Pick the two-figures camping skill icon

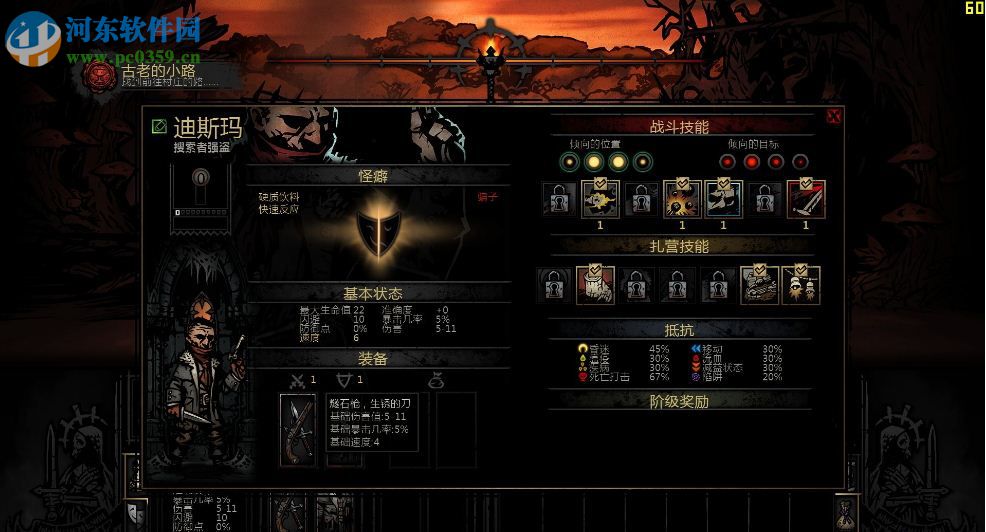[x=800, y=284]
